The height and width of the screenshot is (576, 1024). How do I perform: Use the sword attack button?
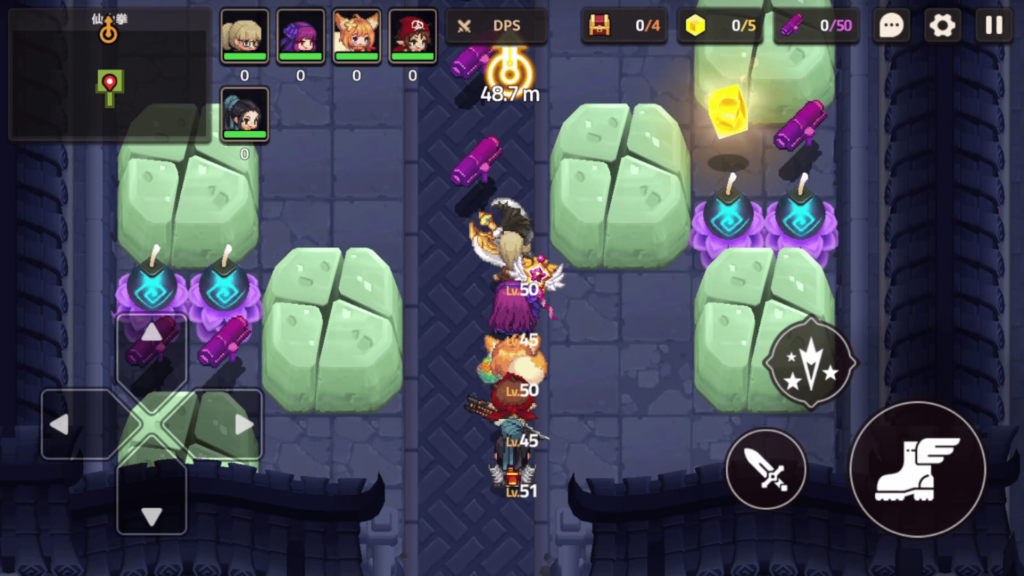(765, 469)
